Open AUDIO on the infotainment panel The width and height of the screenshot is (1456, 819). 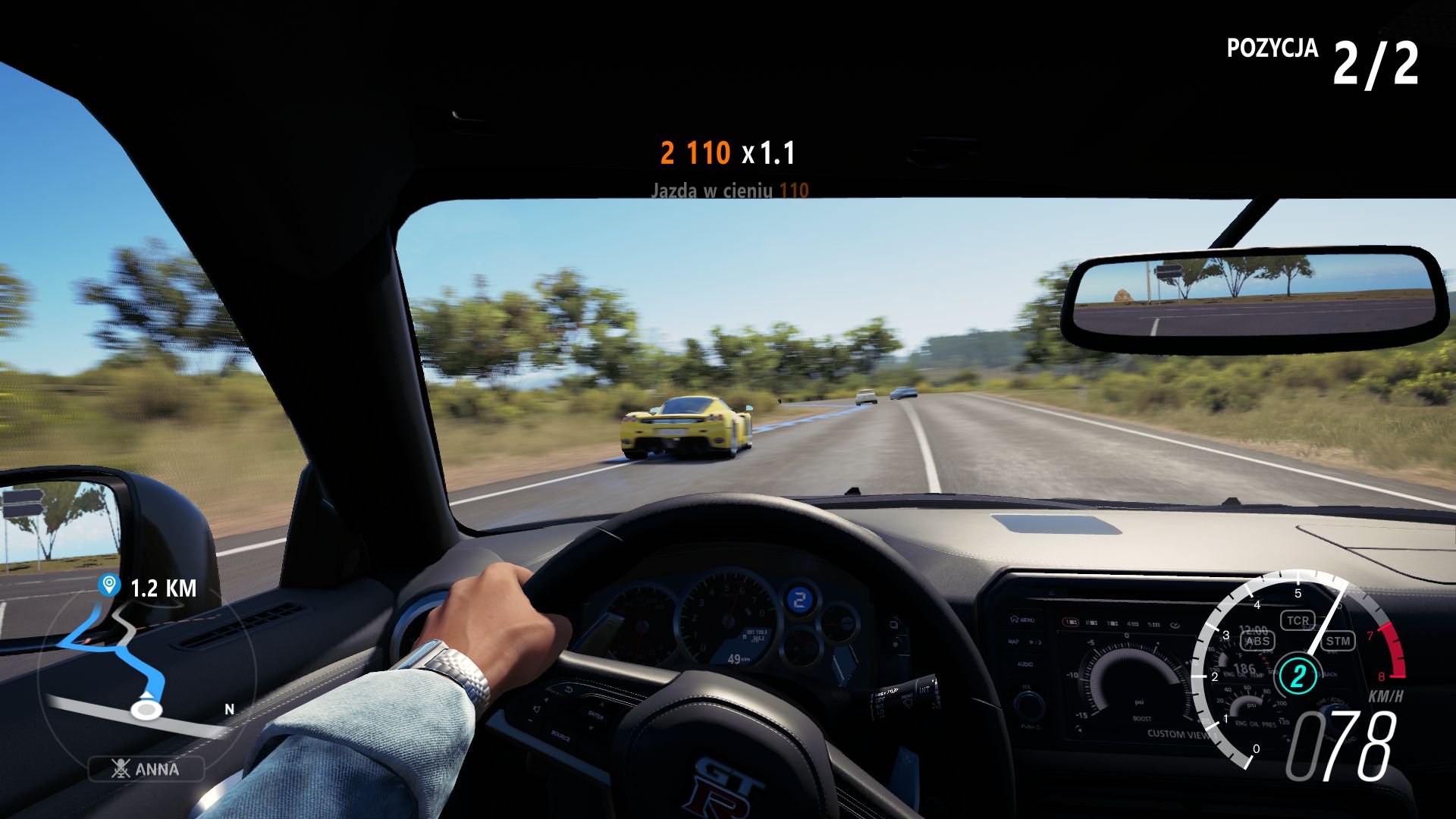(x=1025, y=664)
